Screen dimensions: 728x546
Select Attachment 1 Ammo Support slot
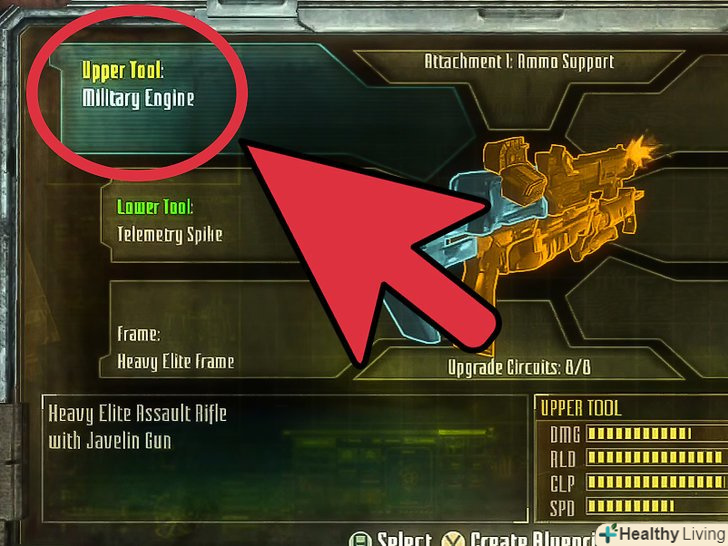[x=519, y=62]
